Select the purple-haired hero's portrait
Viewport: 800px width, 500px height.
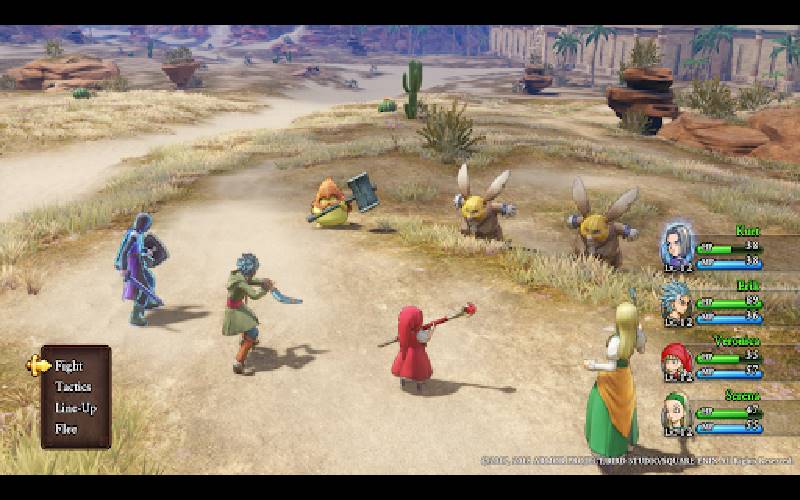[x=677, y=243]
